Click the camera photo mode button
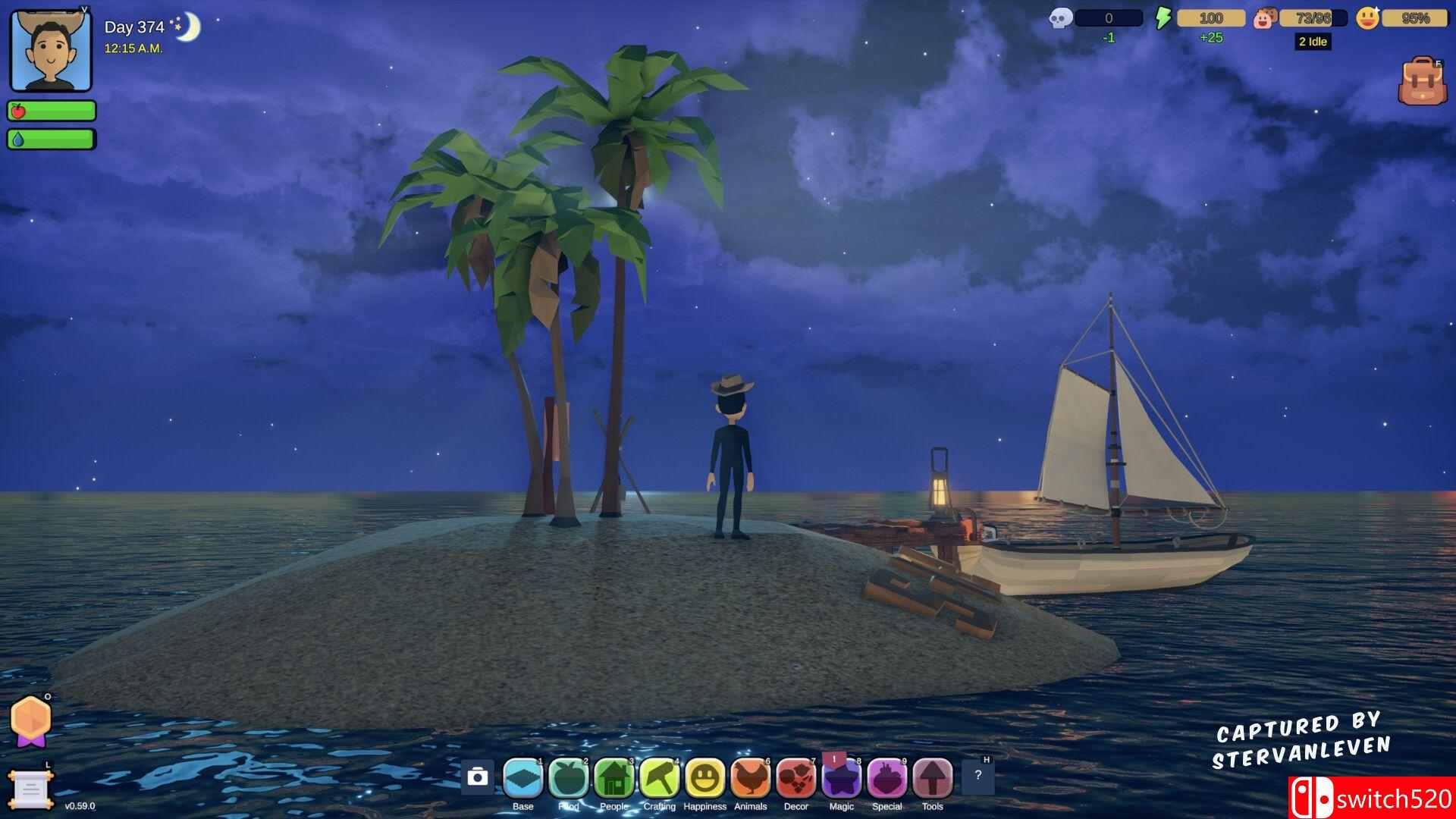 (478, 777)
